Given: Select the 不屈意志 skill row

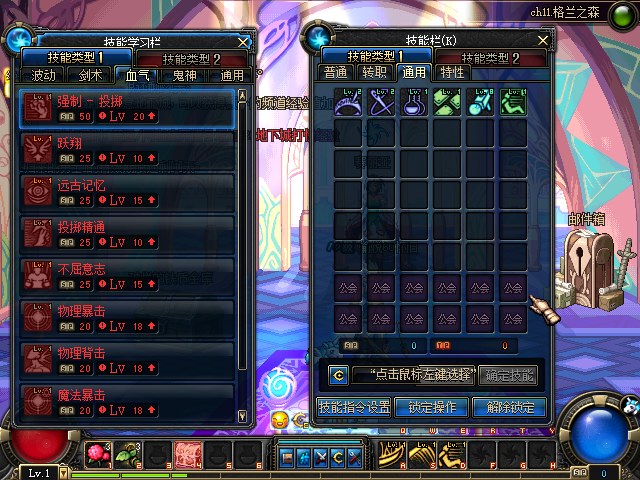Looking at the screenshot, I should tap(127, 275).
